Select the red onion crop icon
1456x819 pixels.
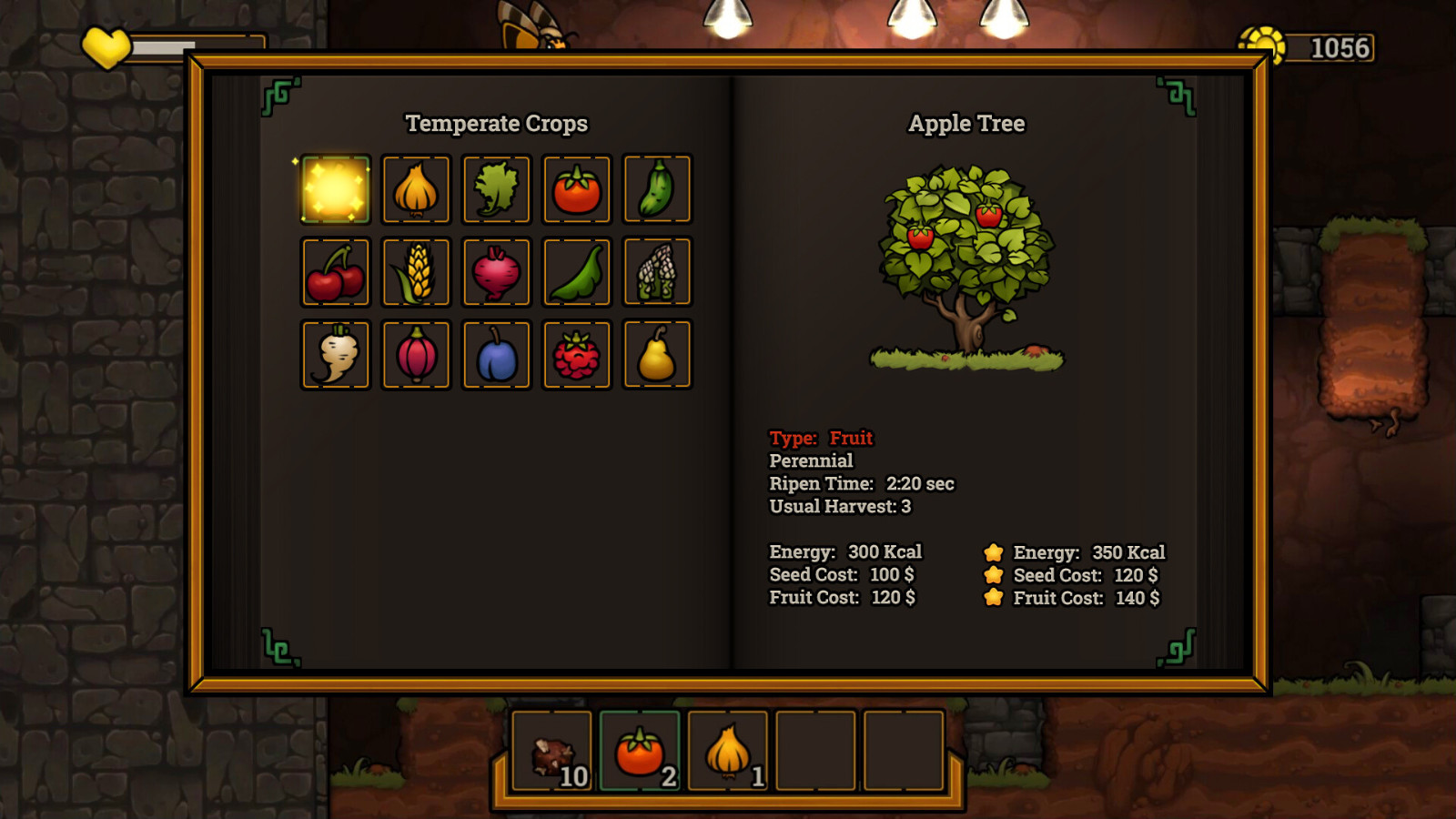(x=416, y=355)
